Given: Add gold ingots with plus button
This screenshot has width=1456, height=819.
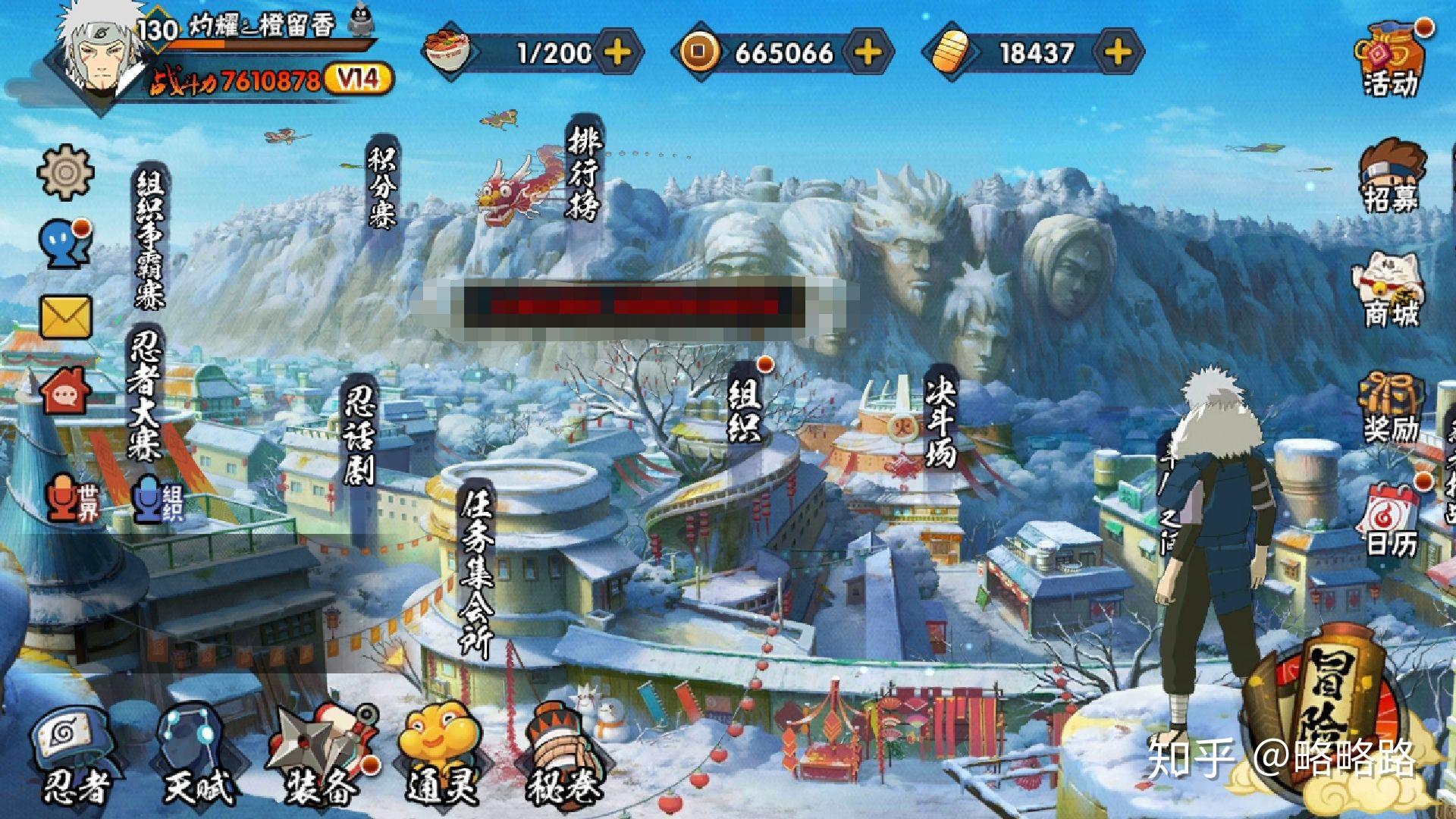Looking at the screenshot, I should click(1118, 52).
